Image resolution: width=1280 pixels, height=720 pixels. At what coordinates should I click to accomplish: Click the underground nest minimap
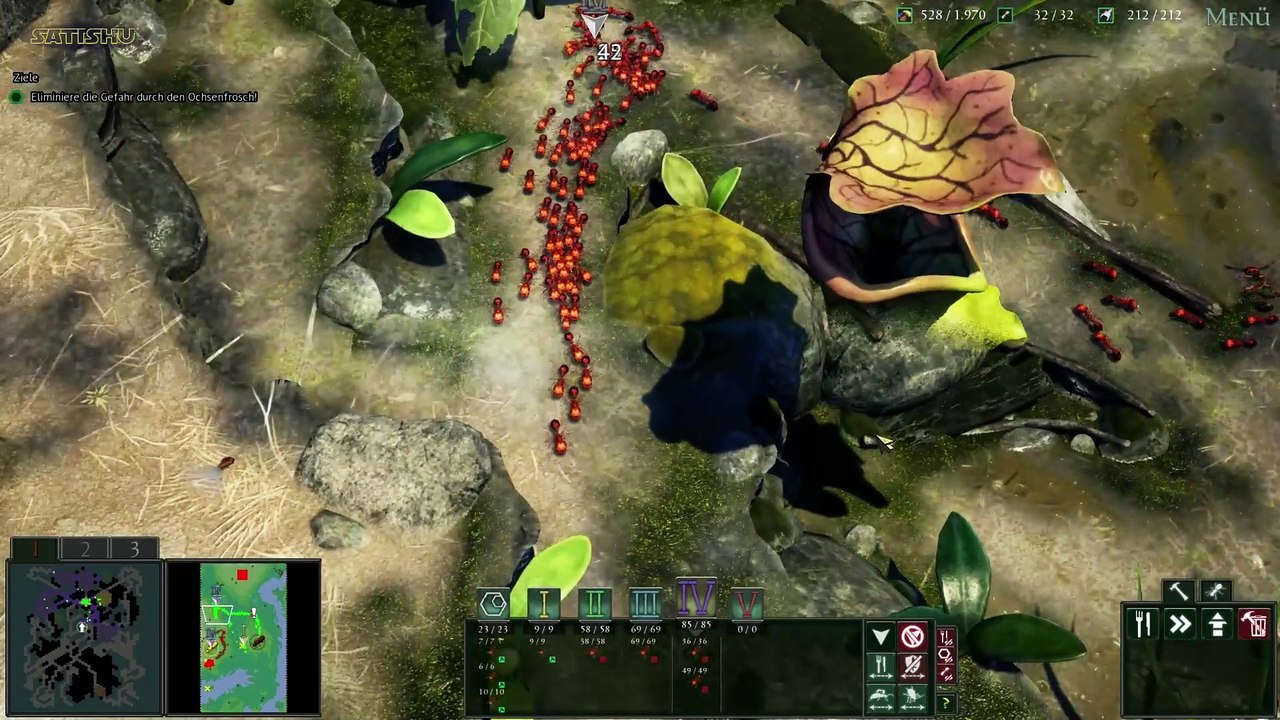pos(84,637)
